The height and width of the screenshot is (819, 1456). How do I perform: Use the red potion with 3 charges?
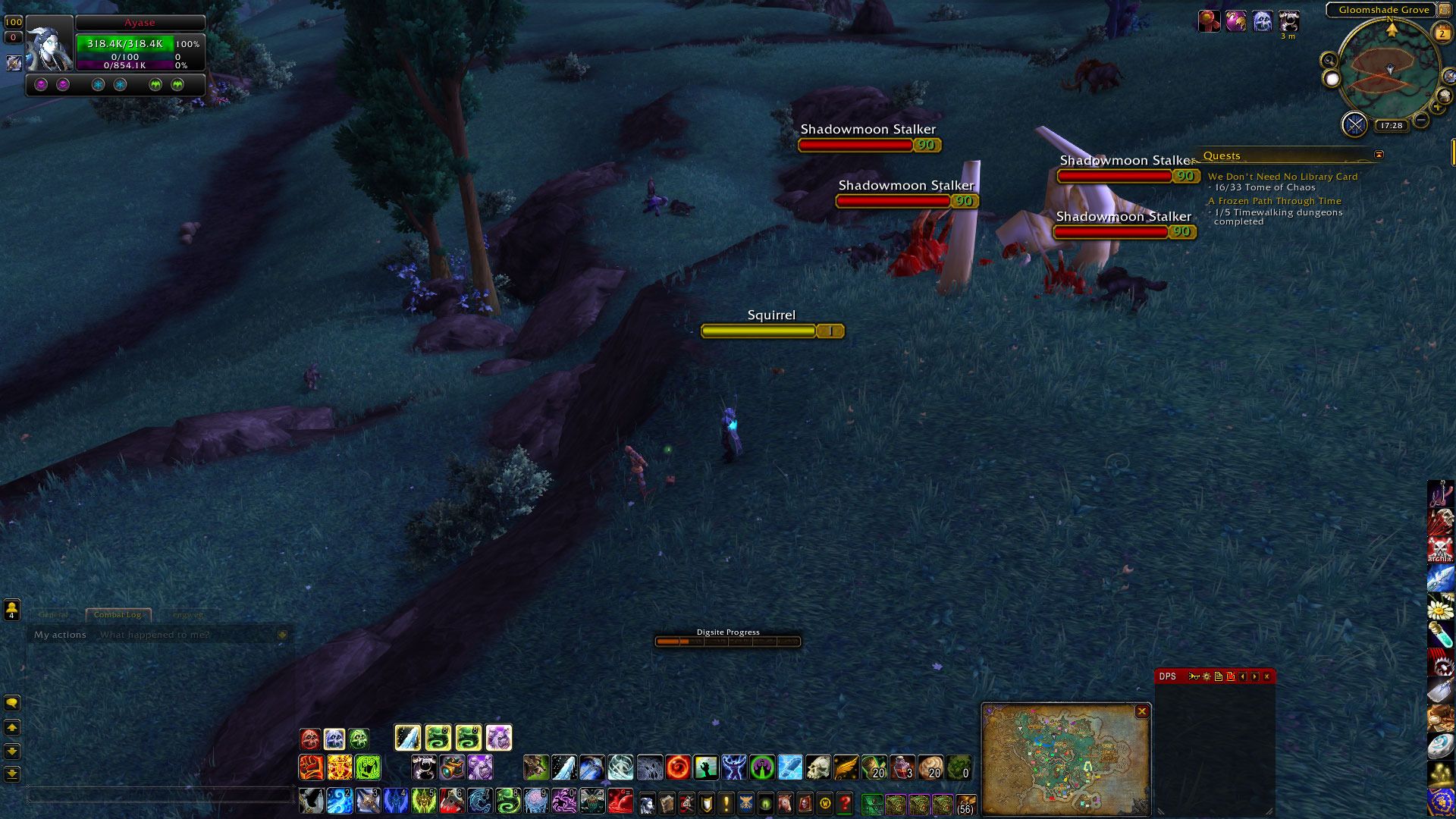point(902,768)
